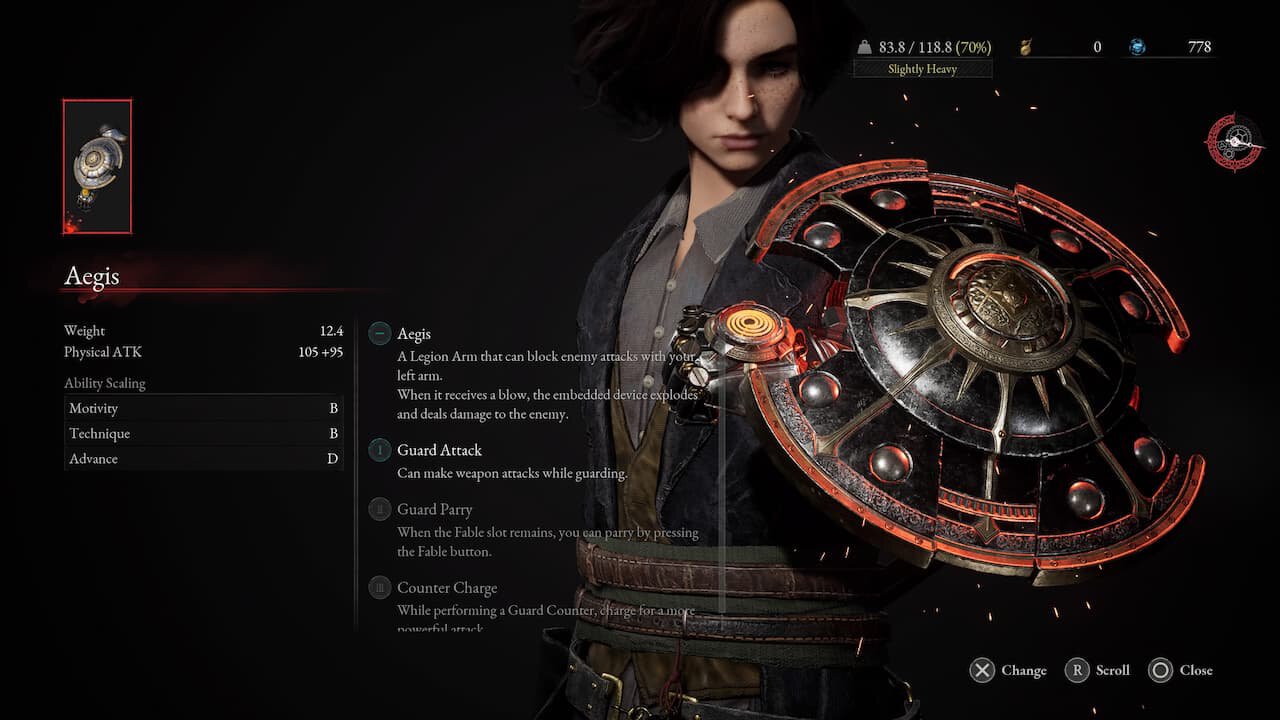Screen dimensions: 1280x720
Task: Click the Motivity scaling row
Action: (x=203, y=408)
